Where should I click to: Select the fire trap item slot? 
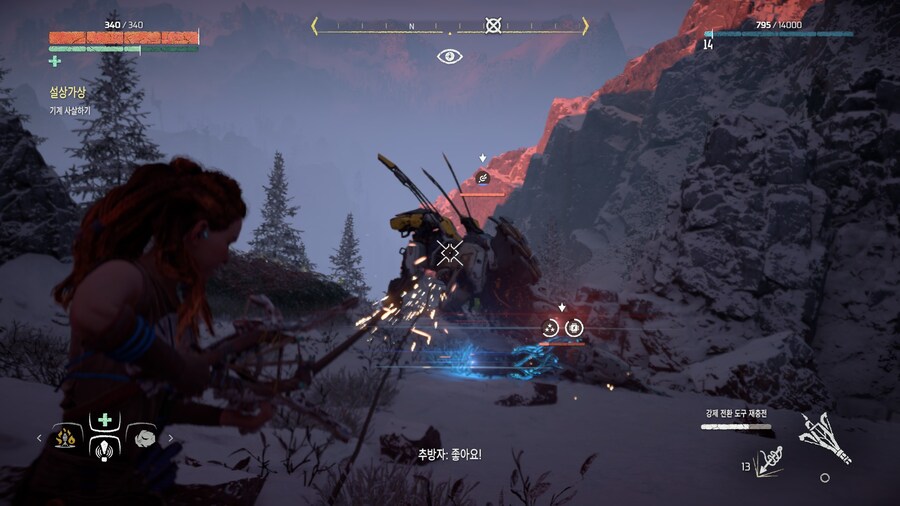(x=67, y=437)
